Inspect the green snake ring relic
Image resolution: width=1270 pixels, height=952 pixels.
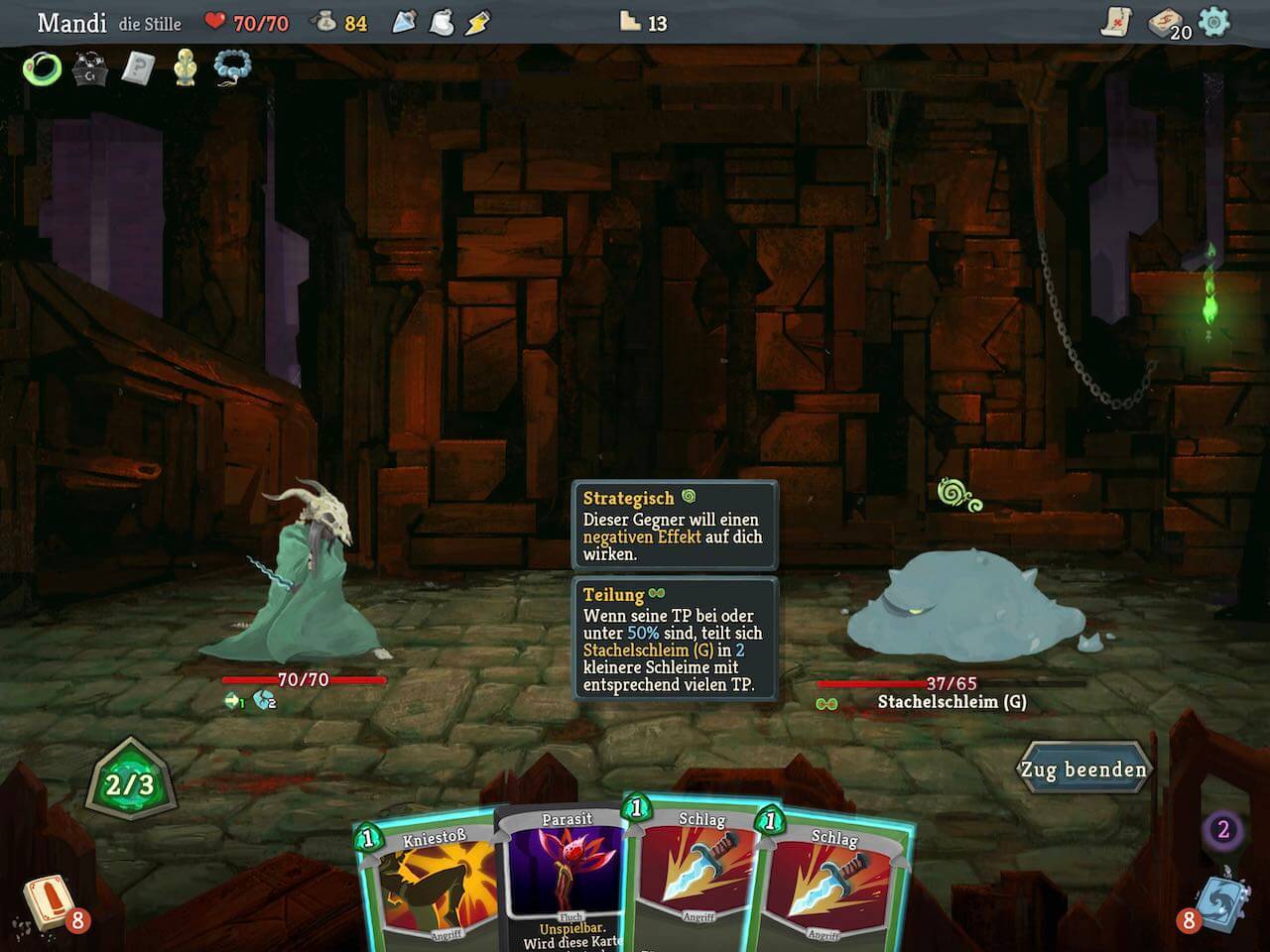click(x=42, y=68)
